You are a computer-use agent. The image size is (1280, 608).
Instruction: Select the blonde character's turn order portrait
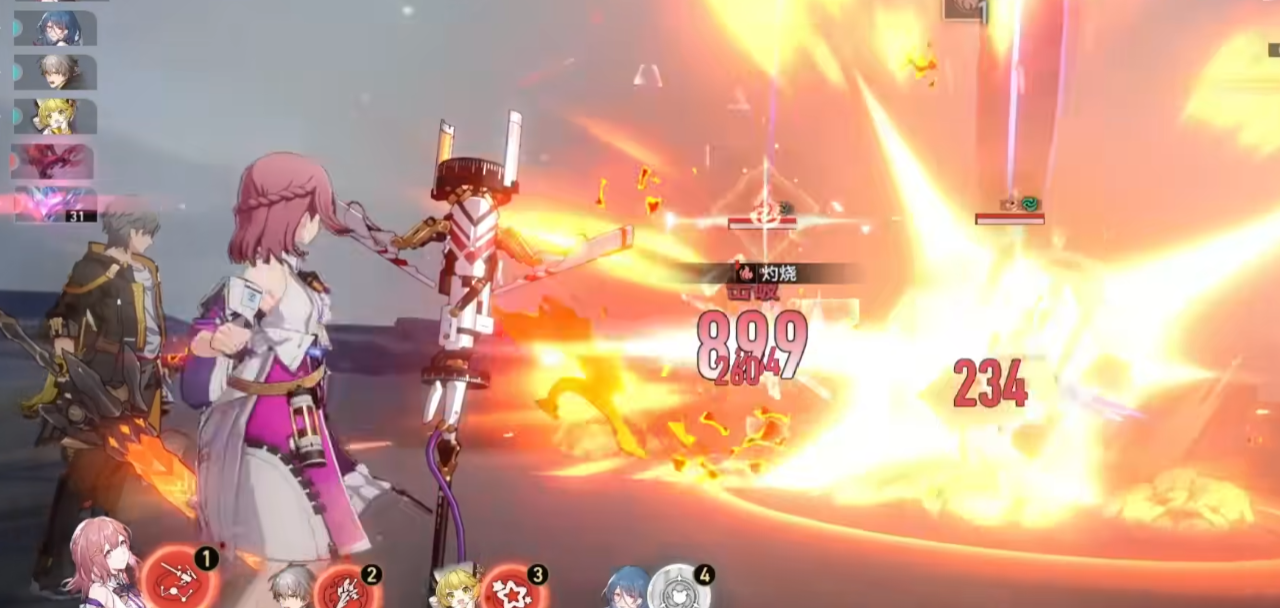[56, 116]
